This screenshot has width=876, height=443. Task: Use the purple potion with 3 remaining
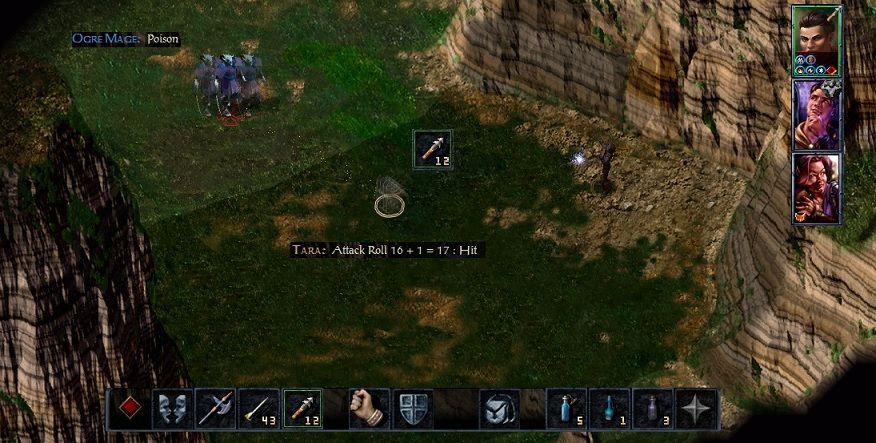(x=653, y=409)
